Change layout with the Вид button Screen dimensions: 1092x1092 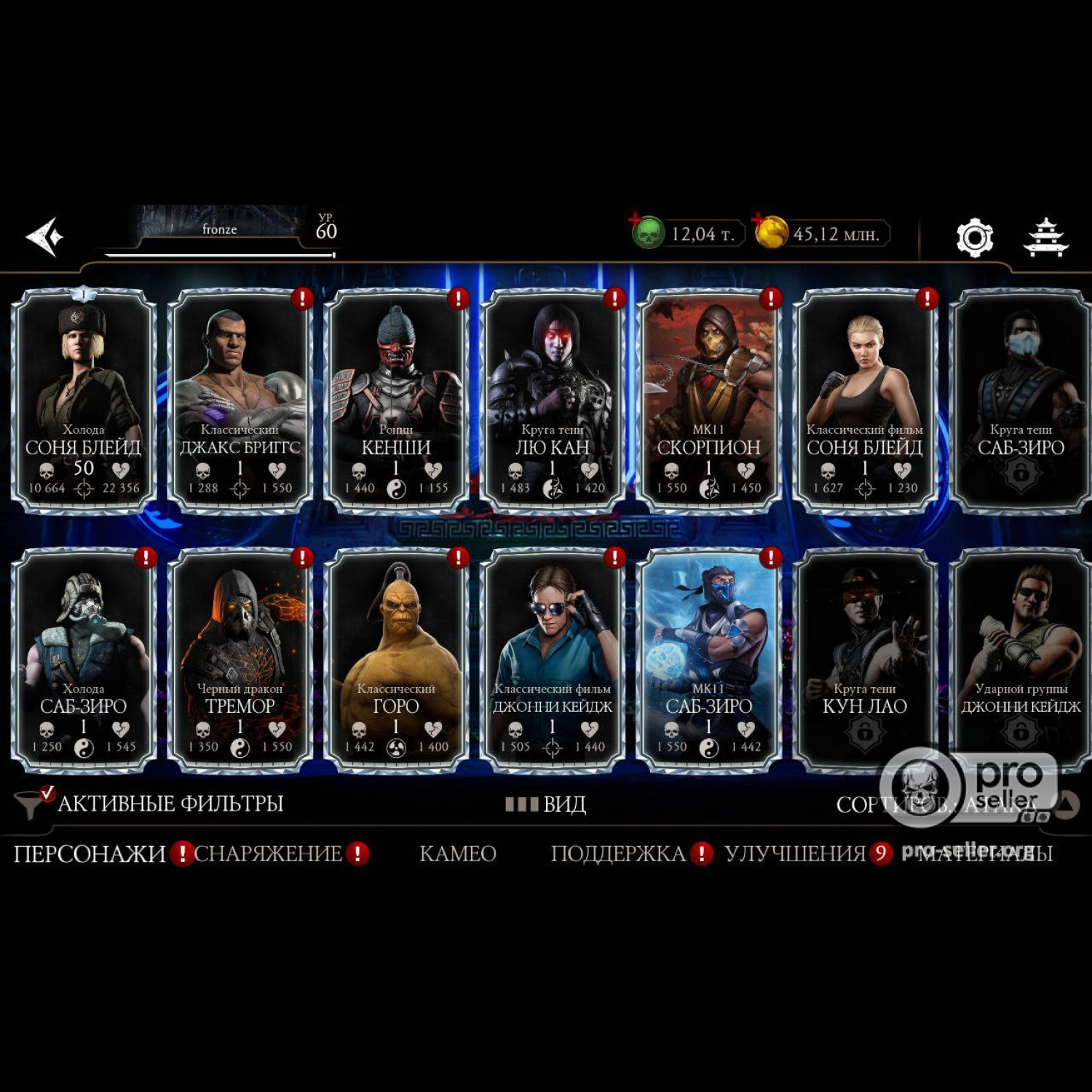[547, 804]
